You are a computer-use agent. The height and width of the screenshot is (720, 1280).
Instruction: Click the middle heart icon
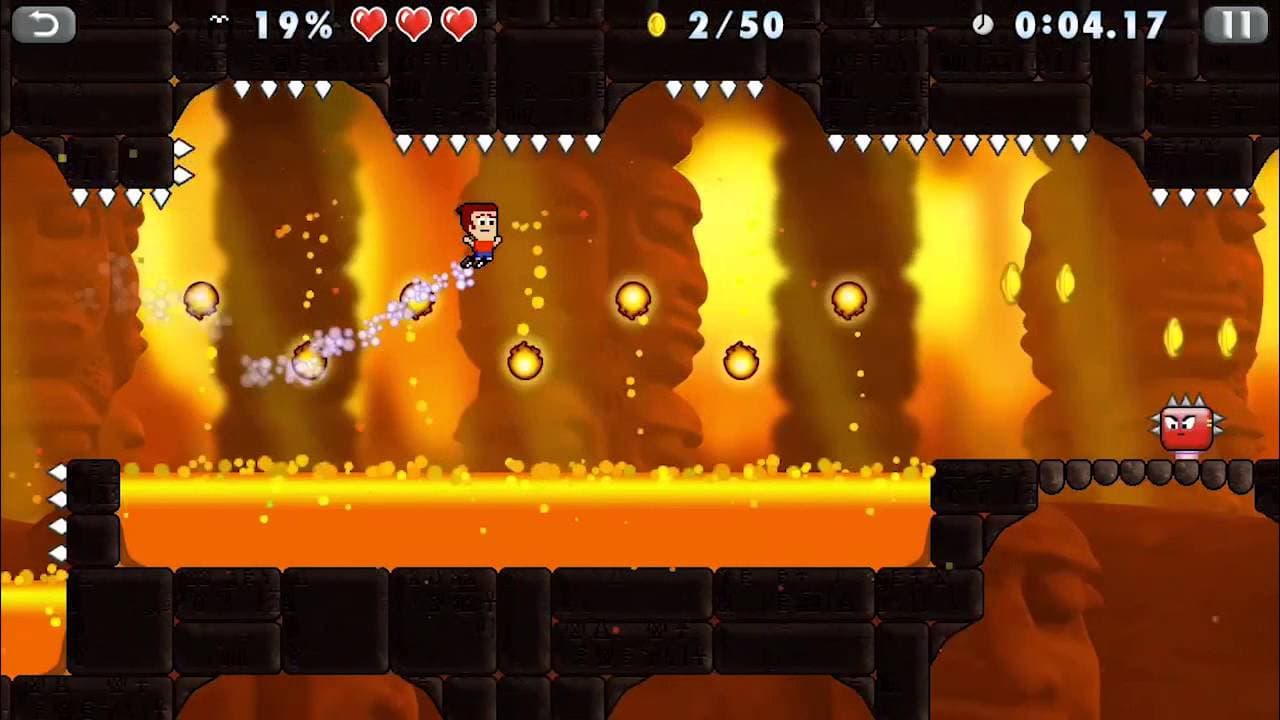click(412, 25)
